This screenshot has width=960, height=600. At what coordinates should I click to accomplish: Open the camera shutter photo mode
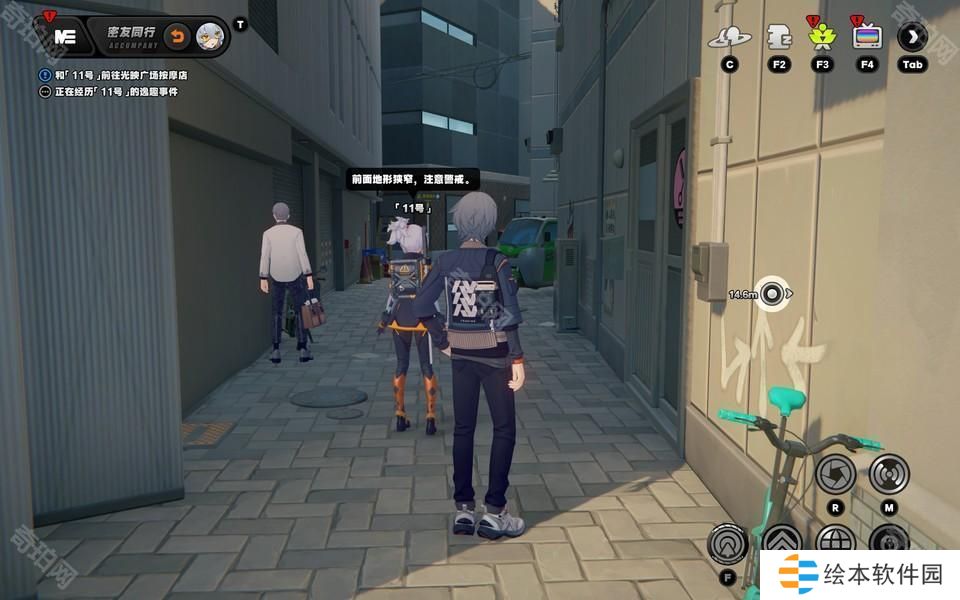(x=835, y=474)
